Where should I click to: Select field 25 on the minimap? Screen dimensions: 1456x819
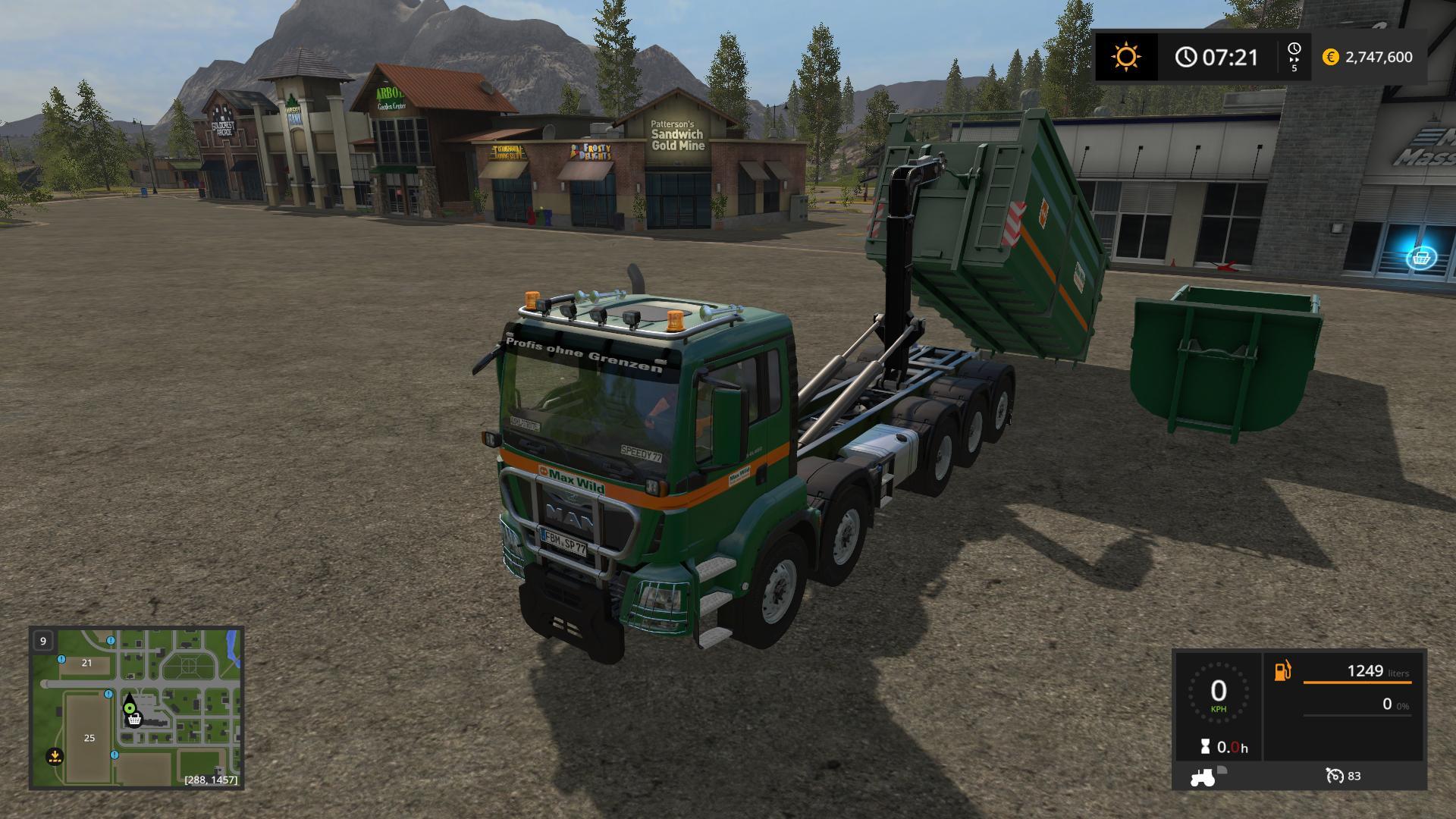[89, 738]
